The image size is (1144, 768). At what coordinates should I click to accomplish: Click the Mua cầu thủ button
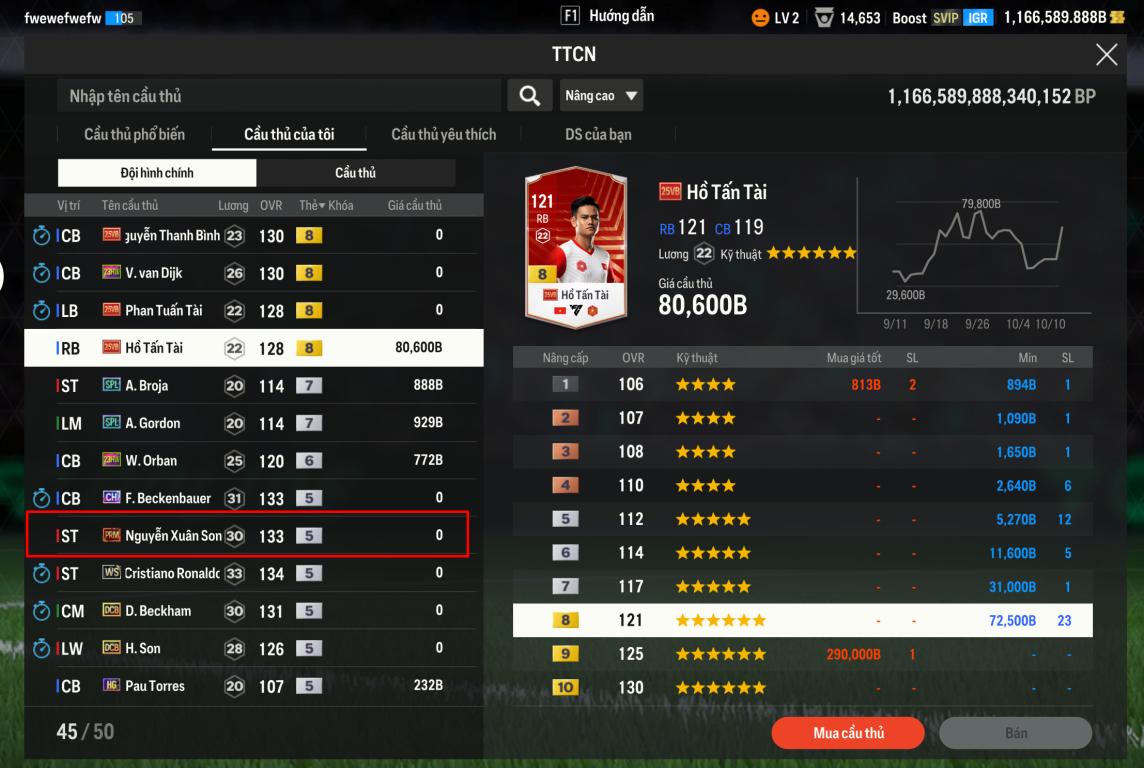point(848,733)
